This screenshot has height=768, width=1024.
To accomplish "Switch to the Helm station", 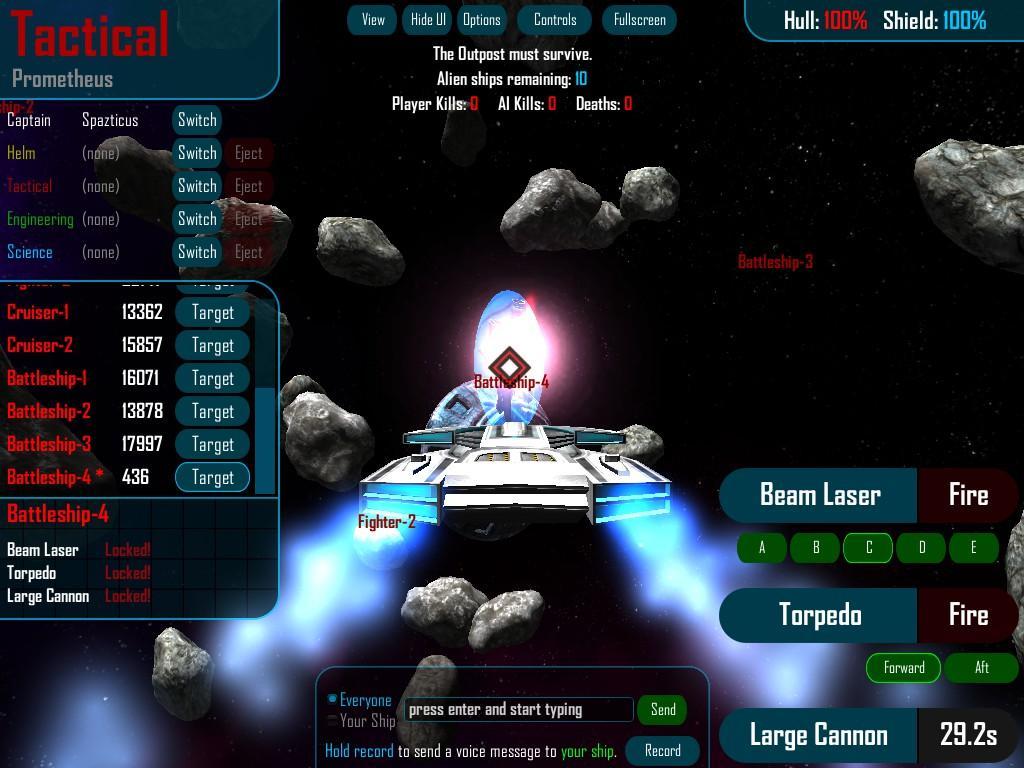I will coord(197,153).
